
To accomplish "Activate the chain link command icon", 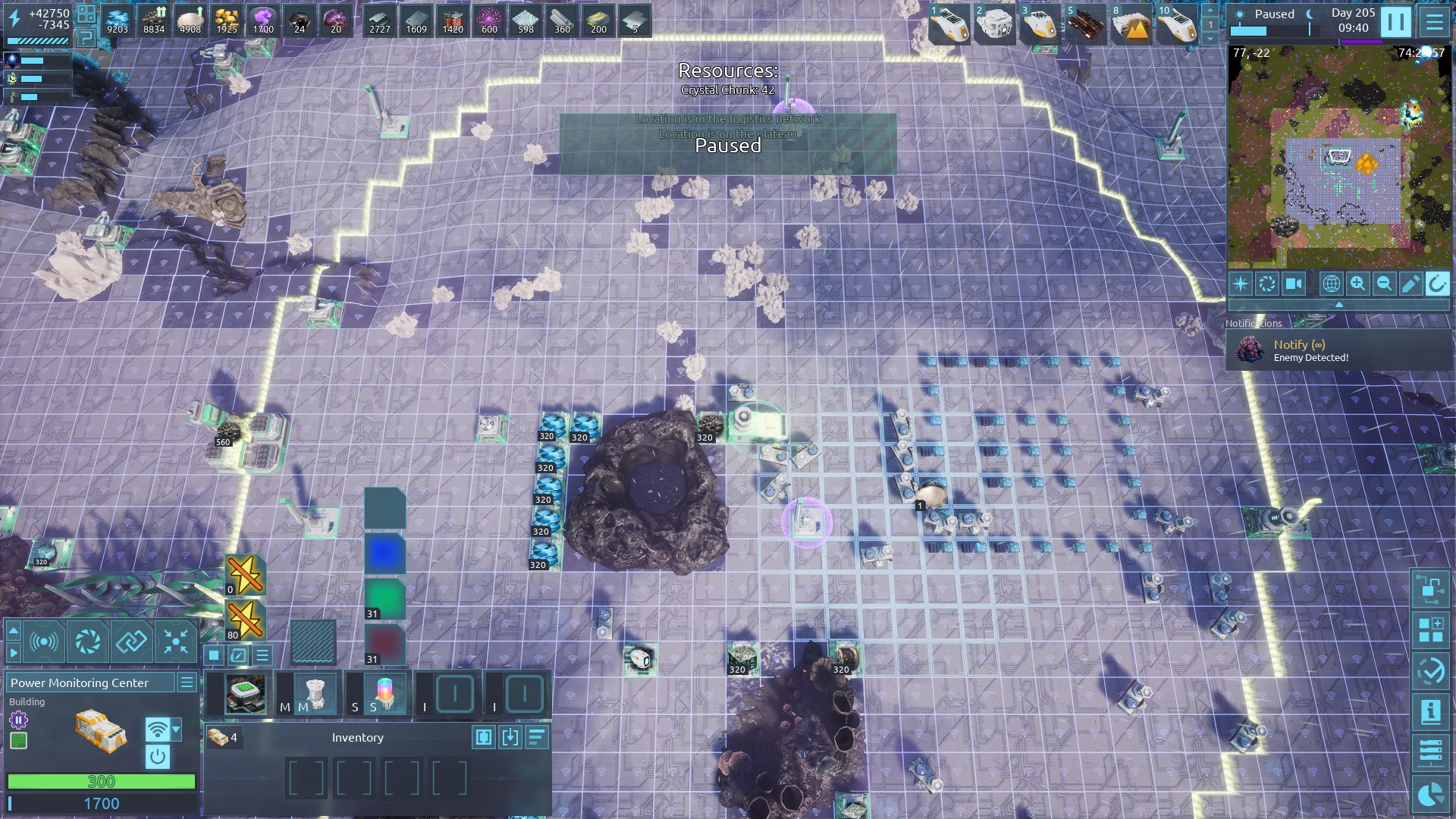I will click(131, 642).
